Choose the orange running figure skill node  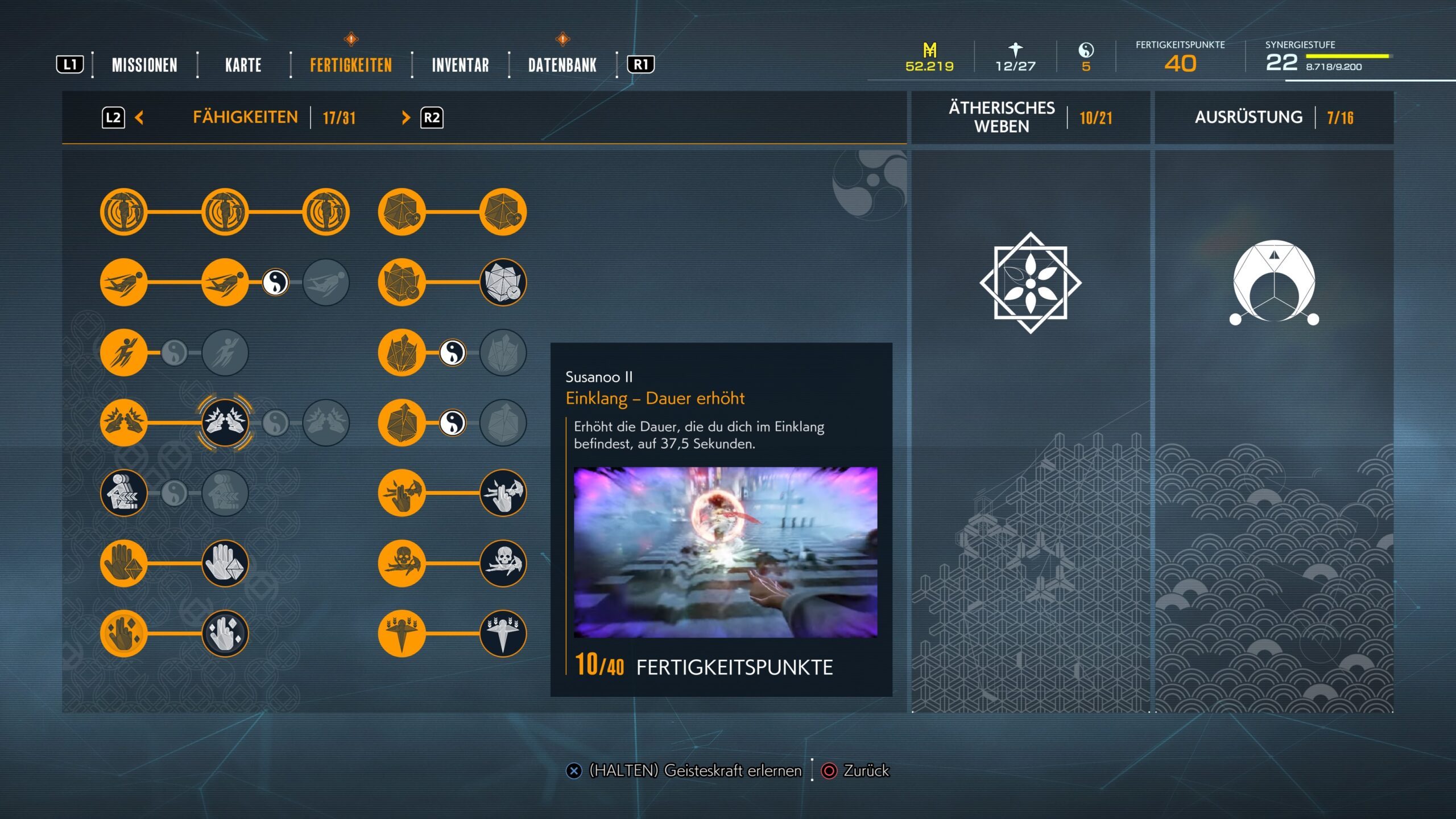[x=123, y=353]
